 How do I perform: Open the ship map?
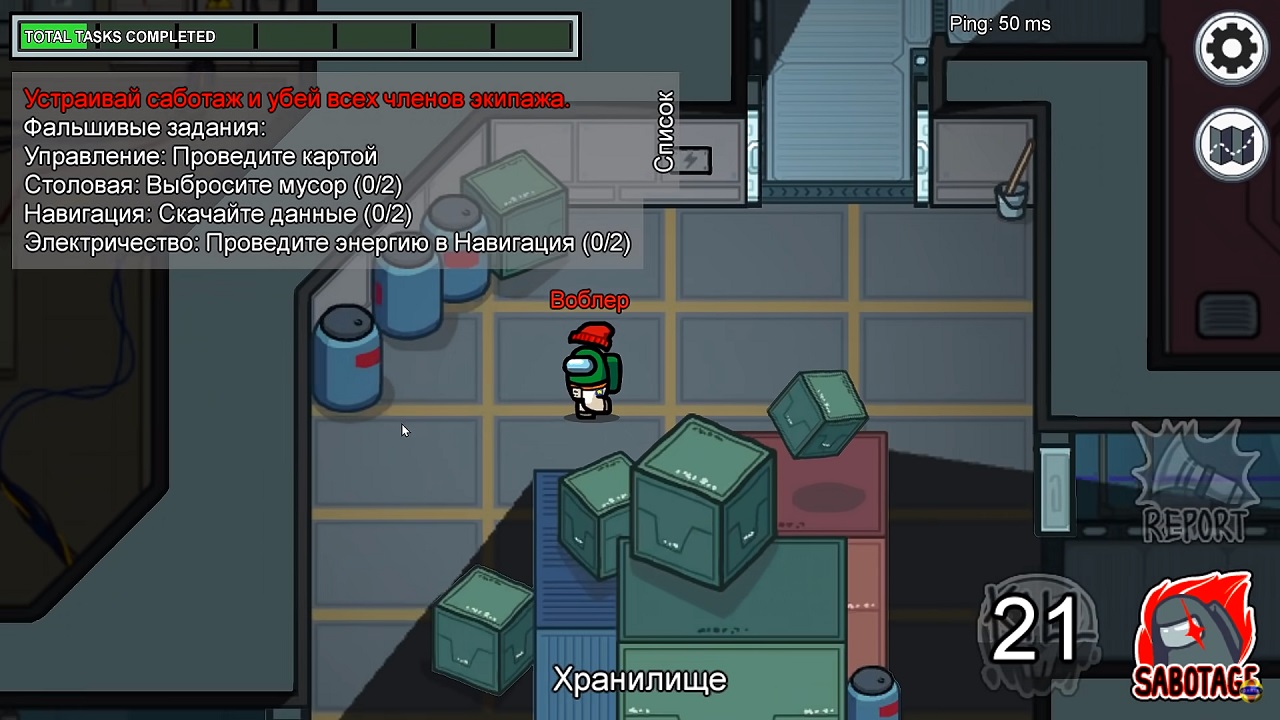click(x=1231, y=144)
